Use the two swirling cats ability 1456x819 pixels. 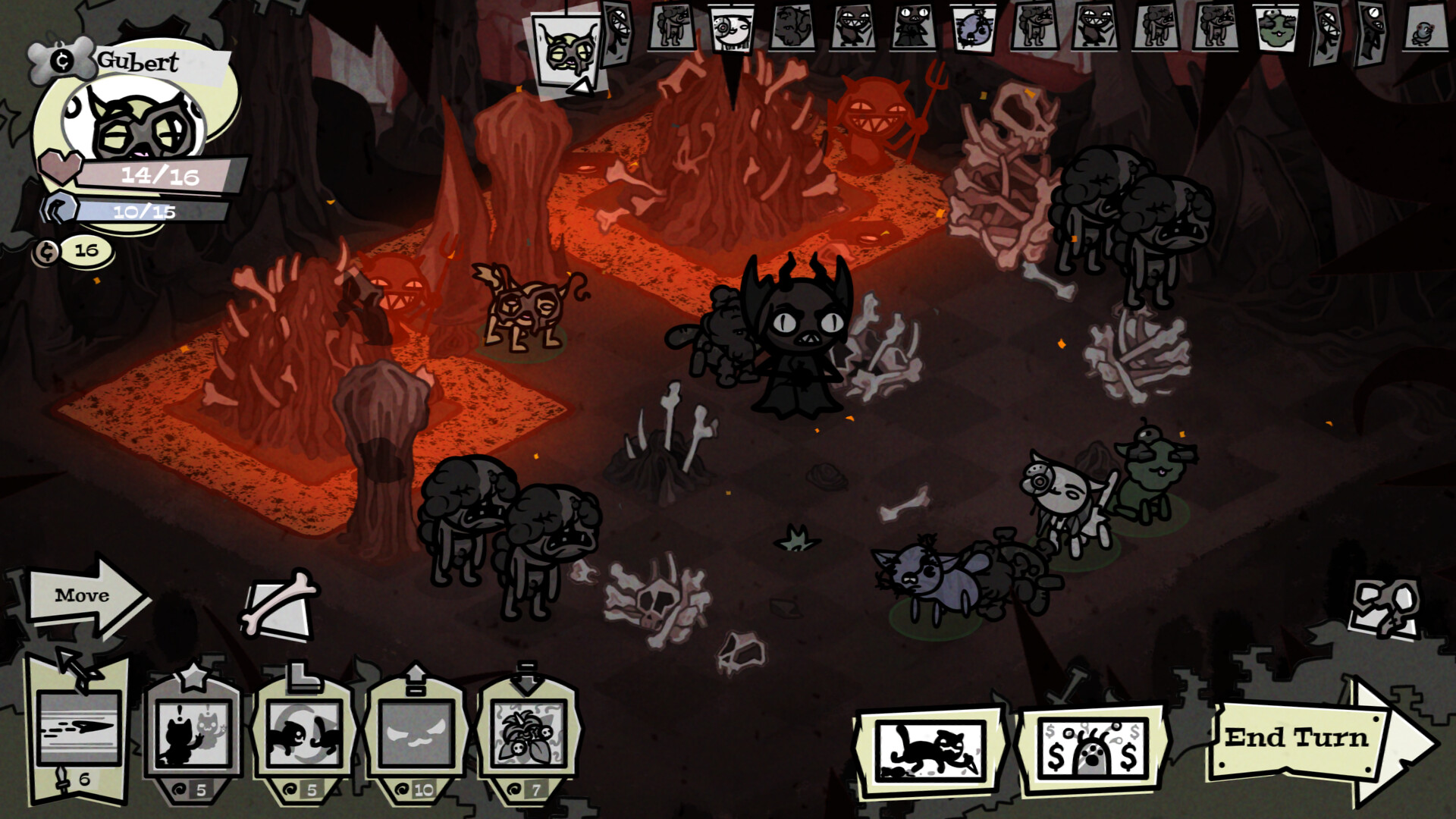point(305,732)
